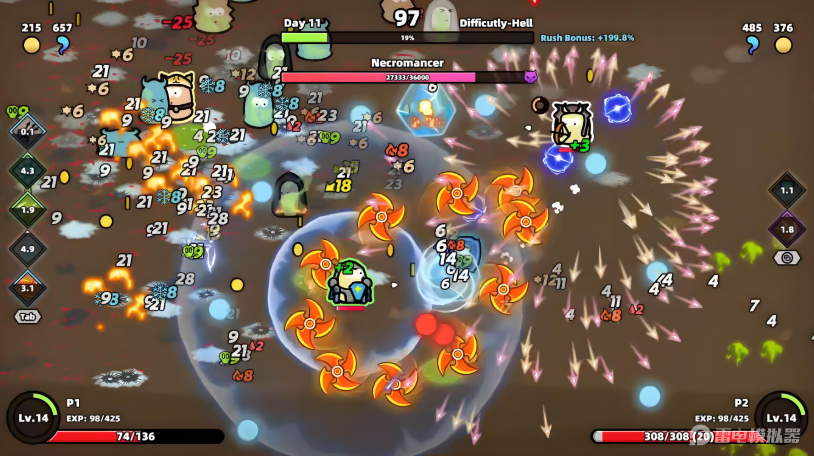Screen dimensions: 814x456
Task: Activate P1's orange skill icon showing 3.1
Action: (x=27, y=287)
